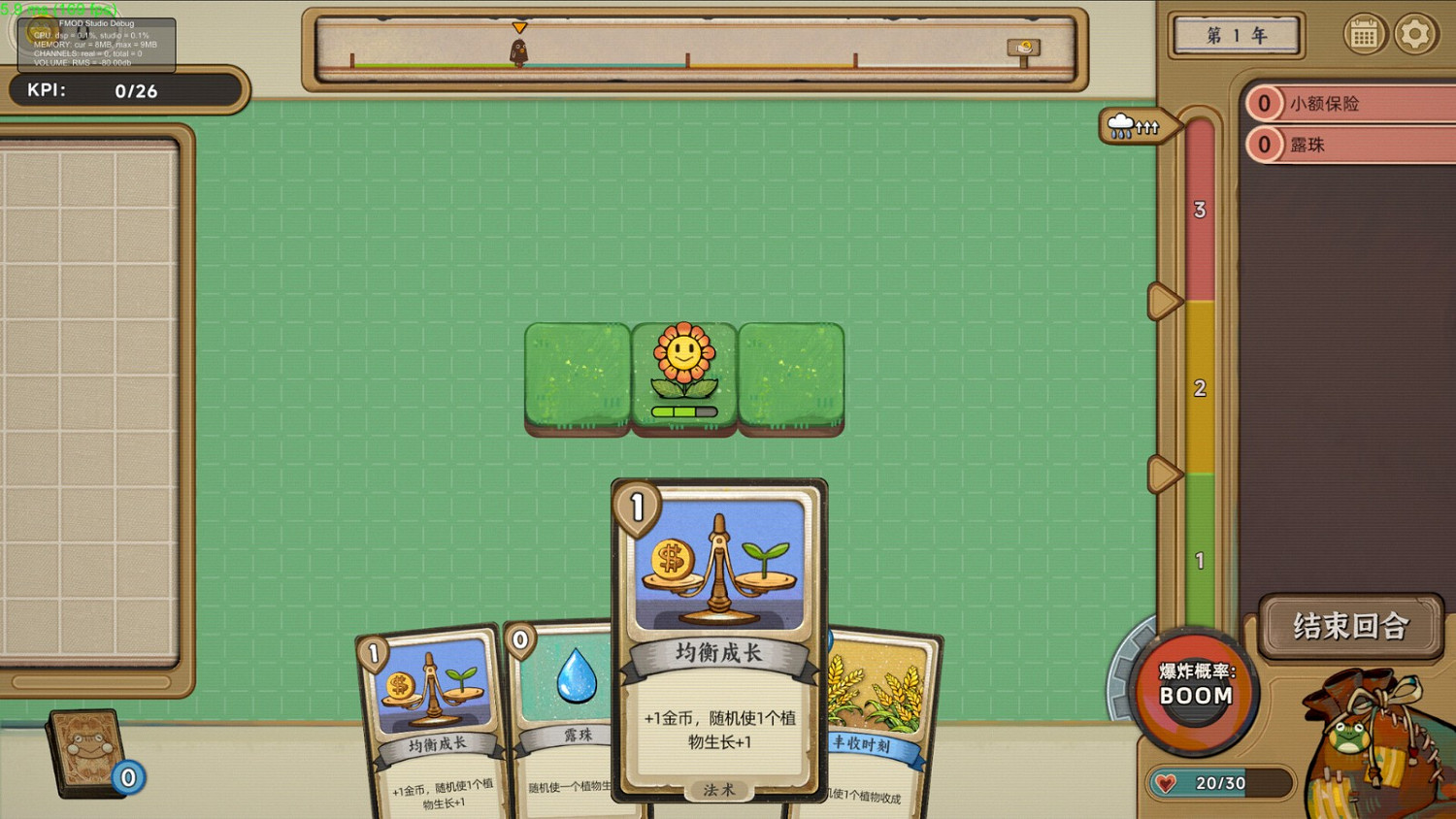Image resolution: width=1456 pixels, height=819 pixels.
Task: Click the 第1年 year plaque
Action: (x=1236, y=36)
